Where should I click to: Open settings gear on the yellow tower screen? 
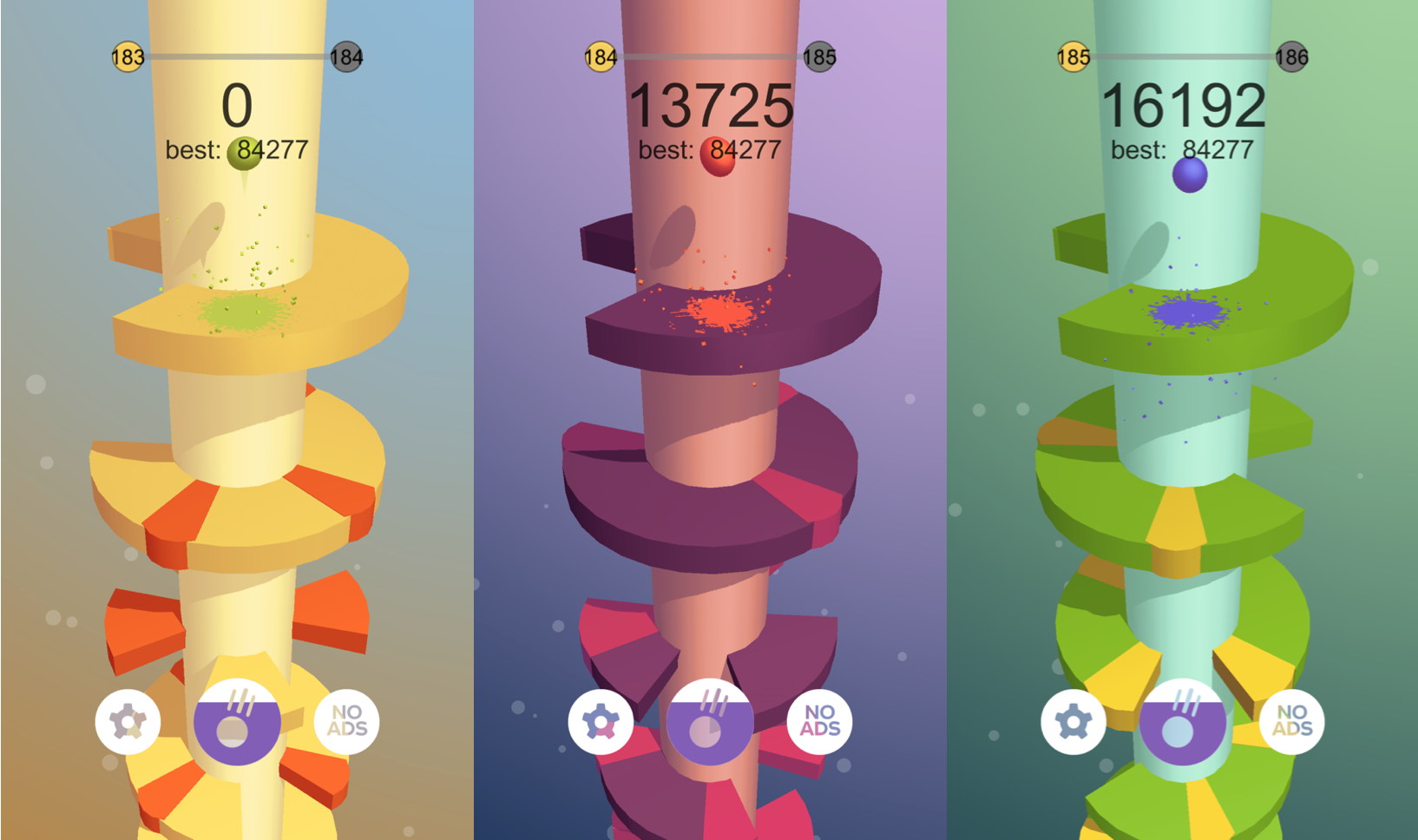(x=128, y=721)
